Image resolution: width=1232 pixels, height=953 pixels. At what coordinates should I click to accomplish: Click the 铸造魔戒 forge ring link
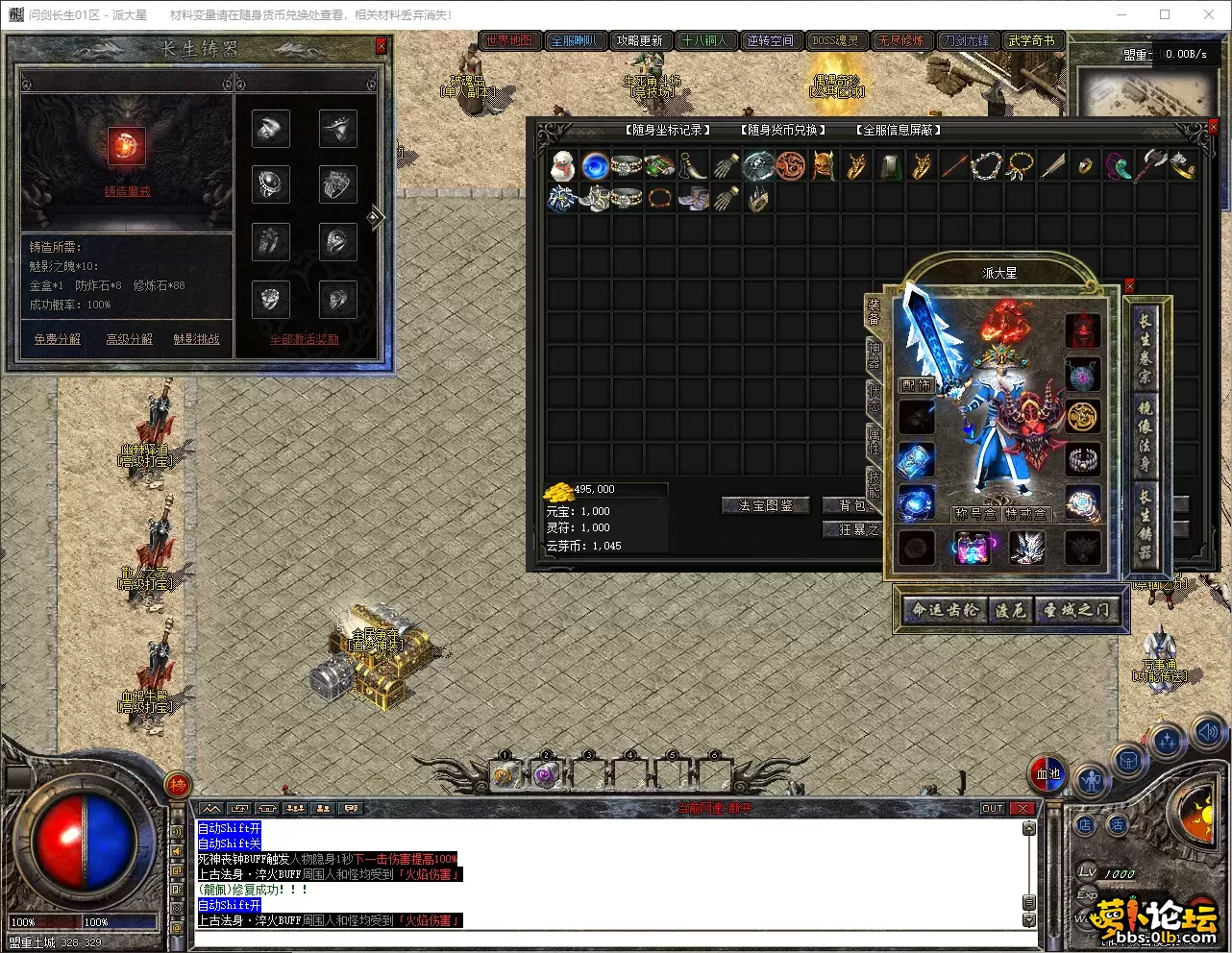(127, 192)
